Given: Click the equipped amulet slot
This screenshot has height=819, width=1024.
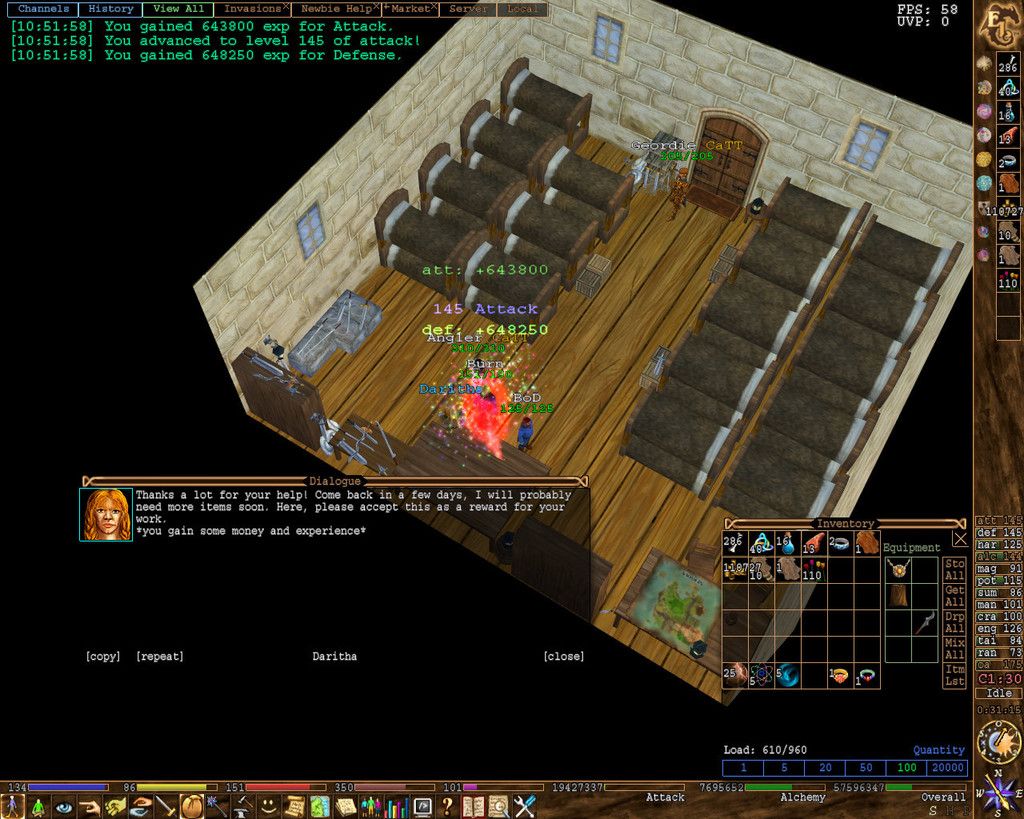Looking at the screenshot, I should (898, 569).
